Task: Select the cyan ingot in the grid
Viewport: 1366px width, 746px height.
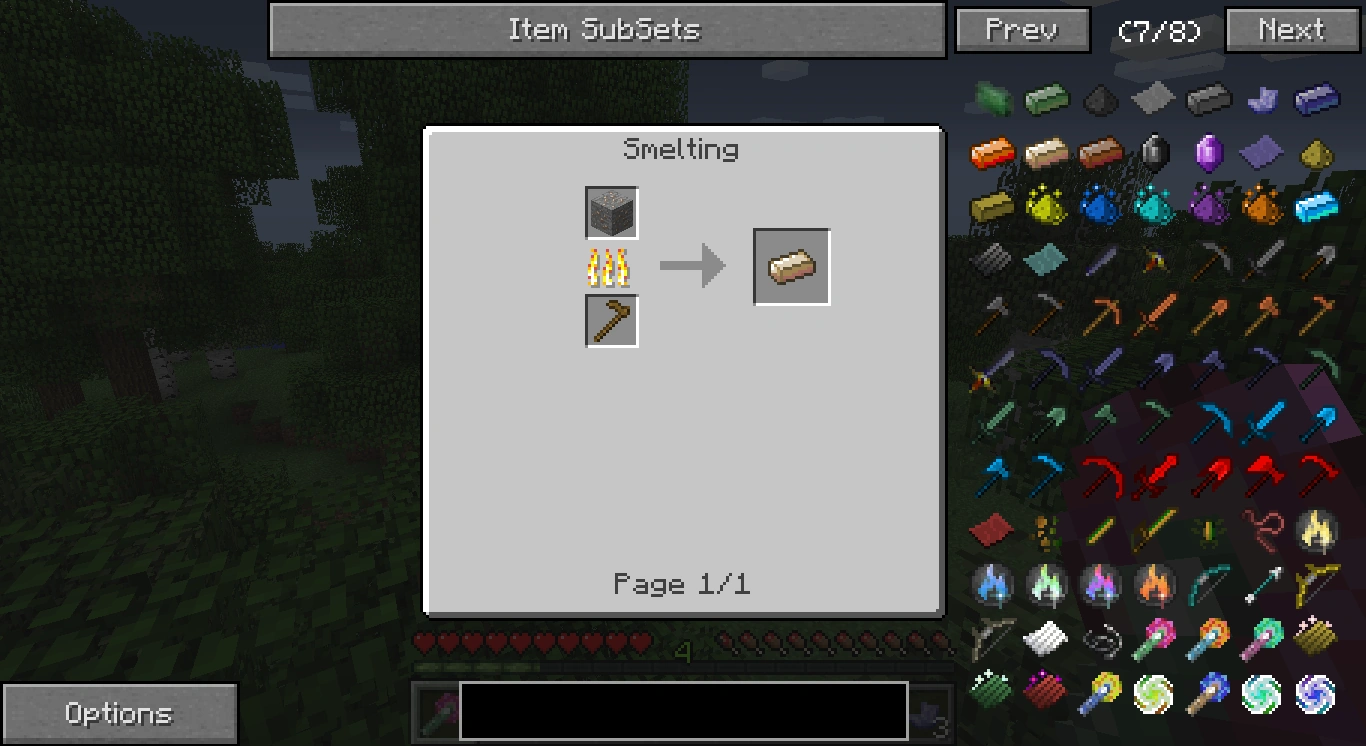Action: point(1315,207)
